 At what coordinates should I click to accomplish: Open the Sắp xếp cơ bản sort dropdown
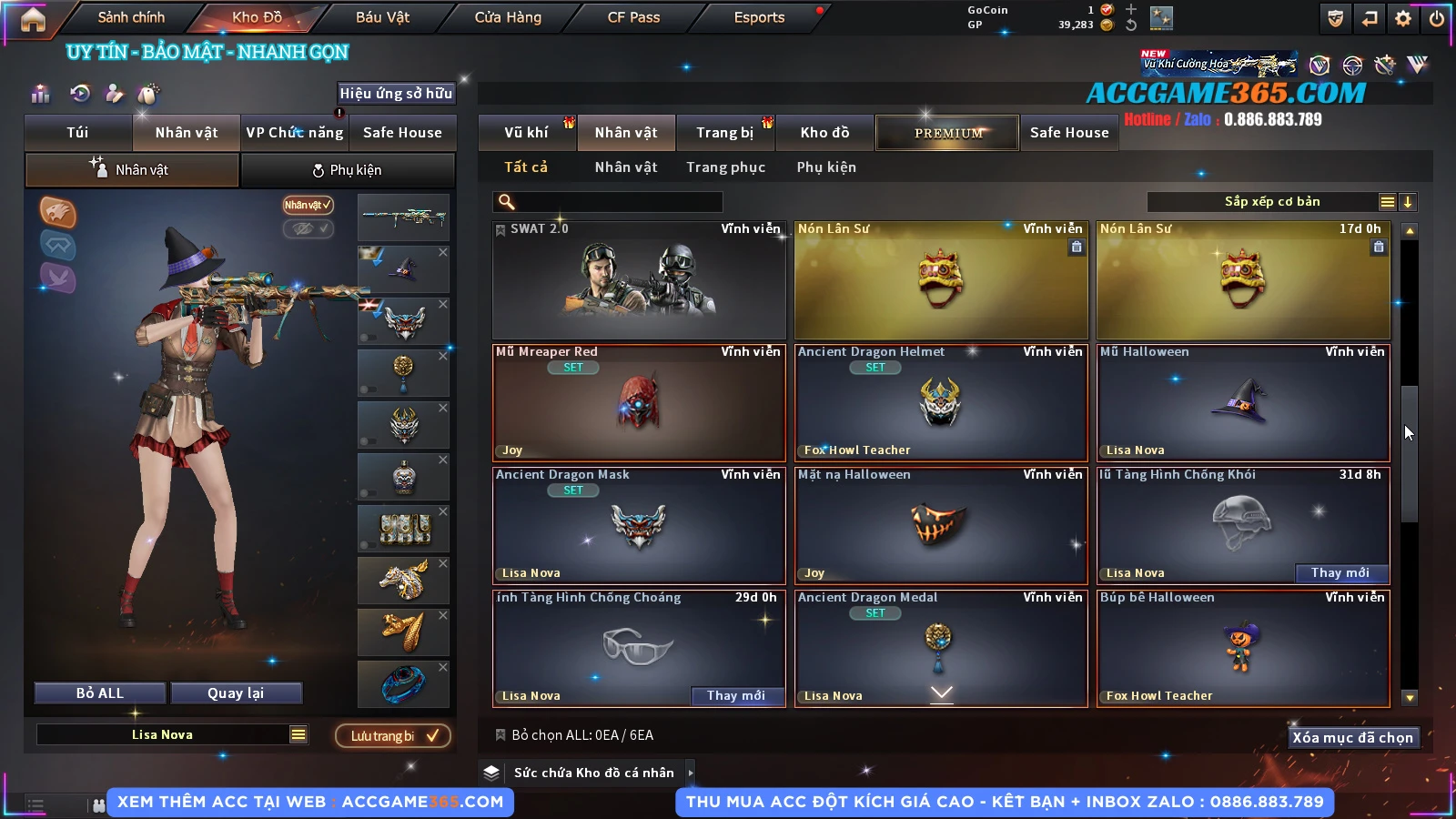(1272, 202)
